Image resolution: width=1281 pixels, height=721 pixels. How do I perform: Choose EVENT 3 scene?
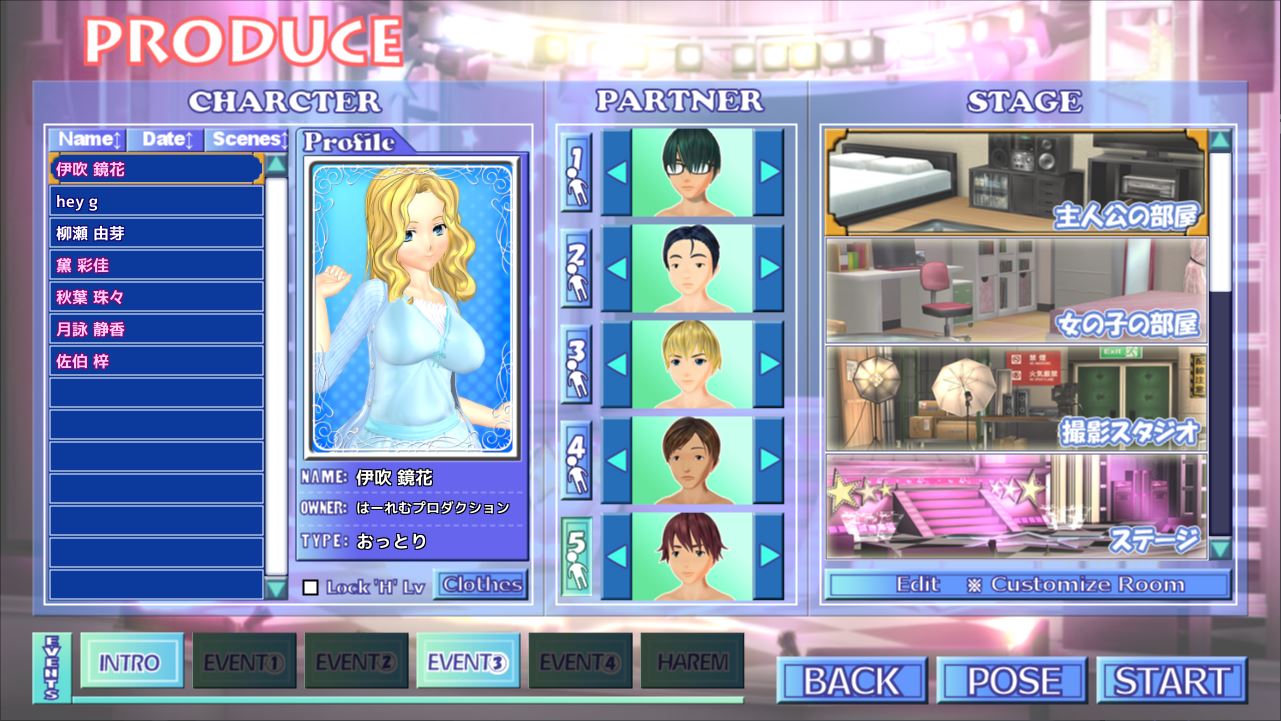click(467, 662)
